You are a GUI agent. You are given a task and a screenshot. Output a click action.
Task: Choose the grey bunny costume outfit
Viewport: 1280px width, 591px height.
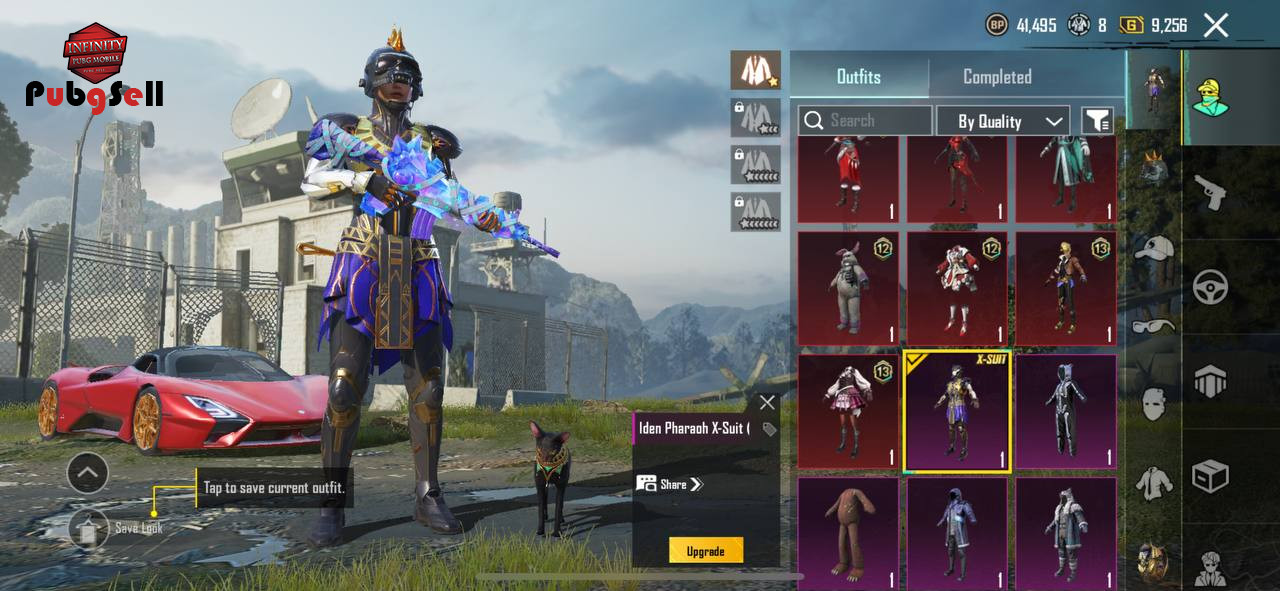(848, 289)
